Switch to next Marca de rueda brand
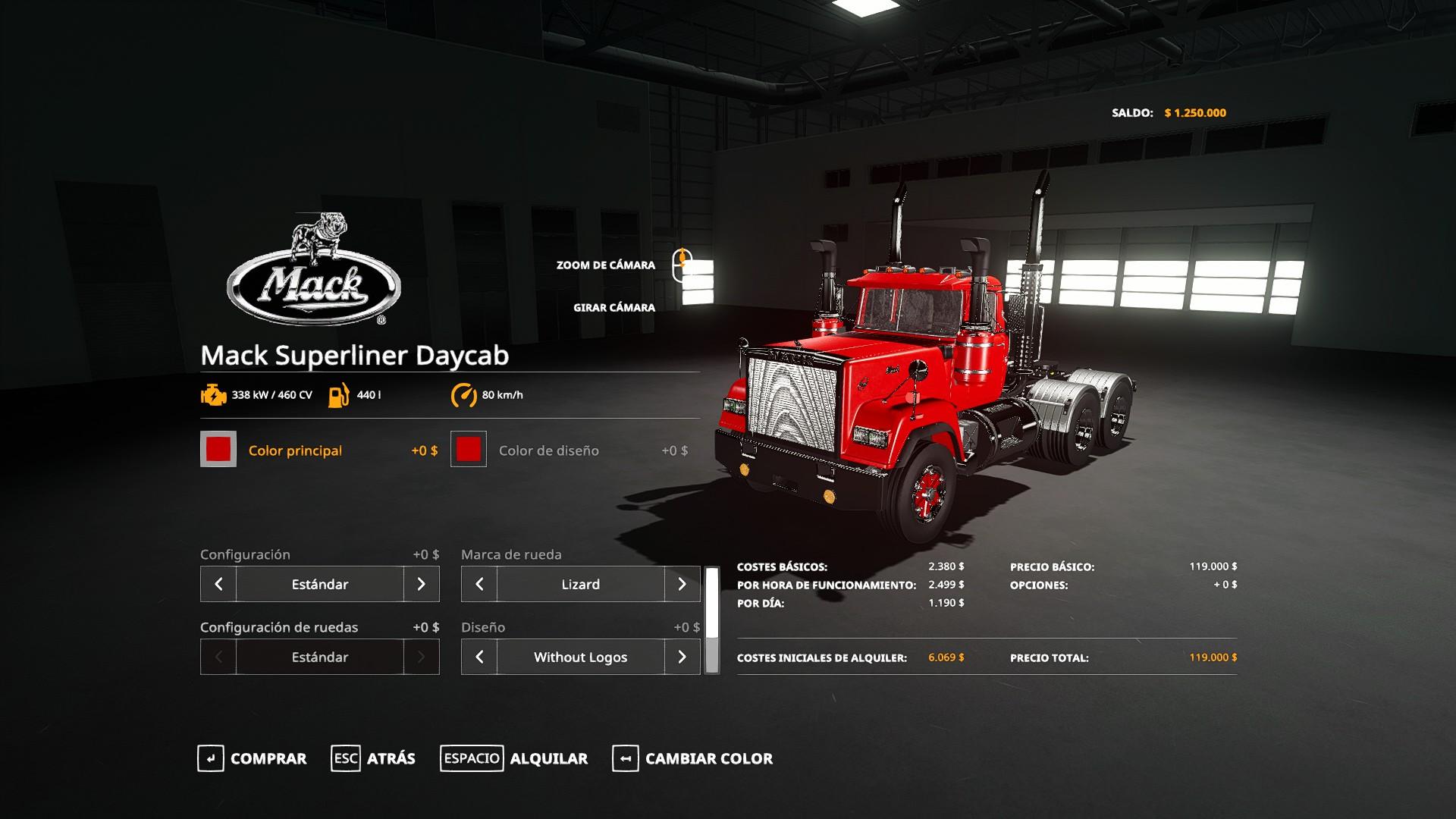 click(x=682, y=584)
